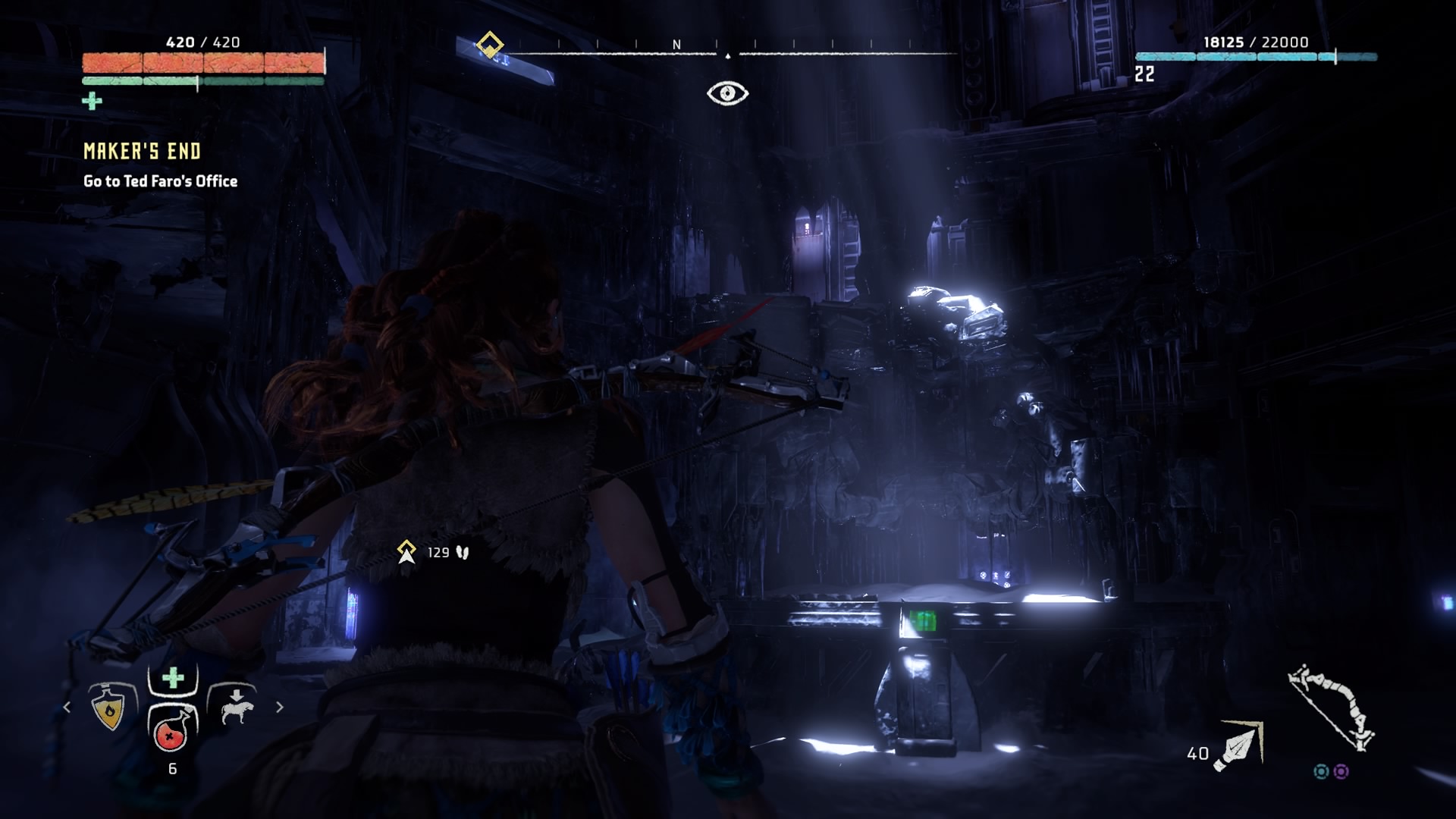Click the stealth visibility eye icon
The width and height of the screenshot is (1456, 819).
tap(727, 93)
